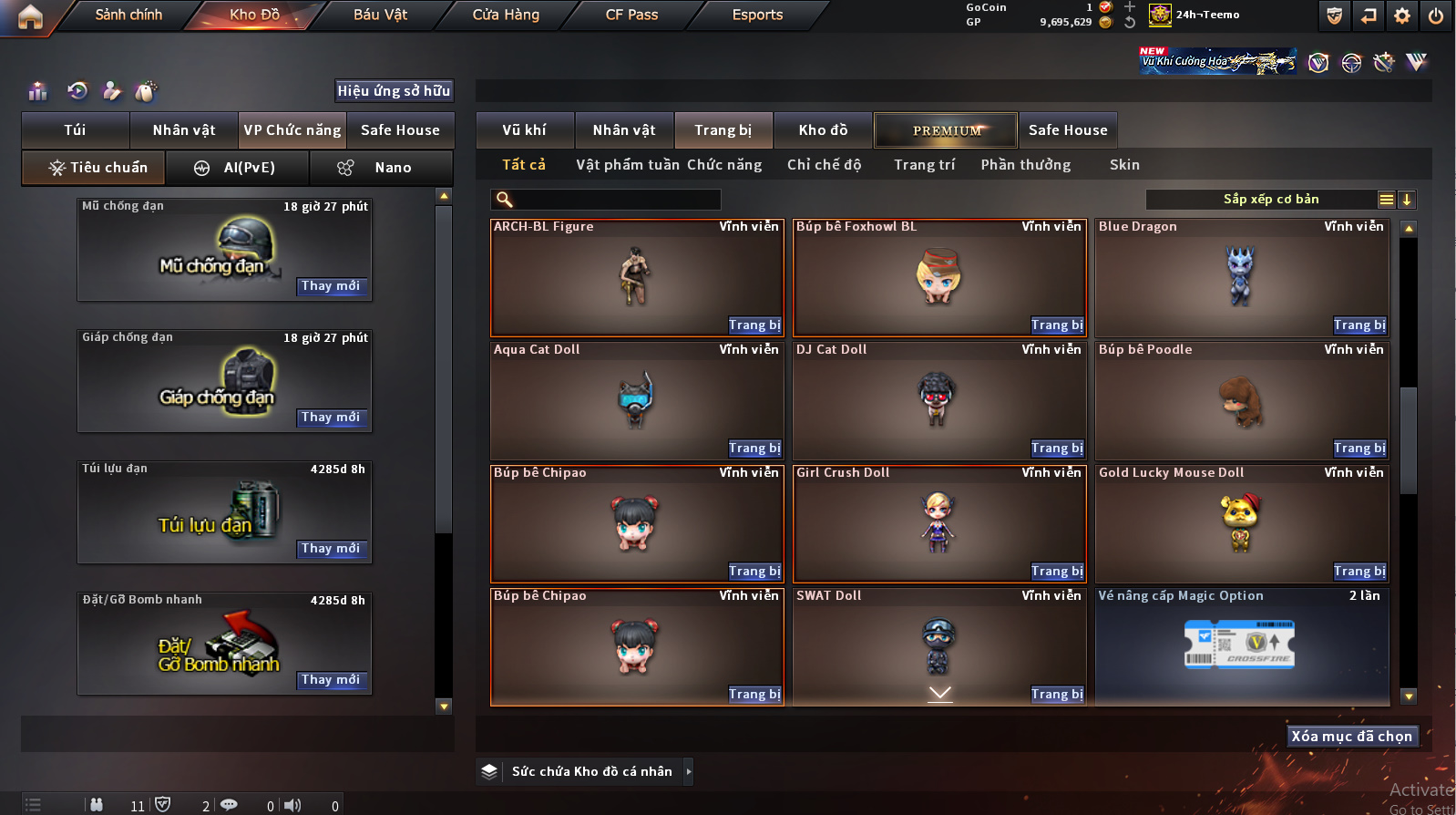Image resolution: width=1456 pixels, height=815 pixels.
Task: Renew the Túi lựu đạn item
Action: 331,549
